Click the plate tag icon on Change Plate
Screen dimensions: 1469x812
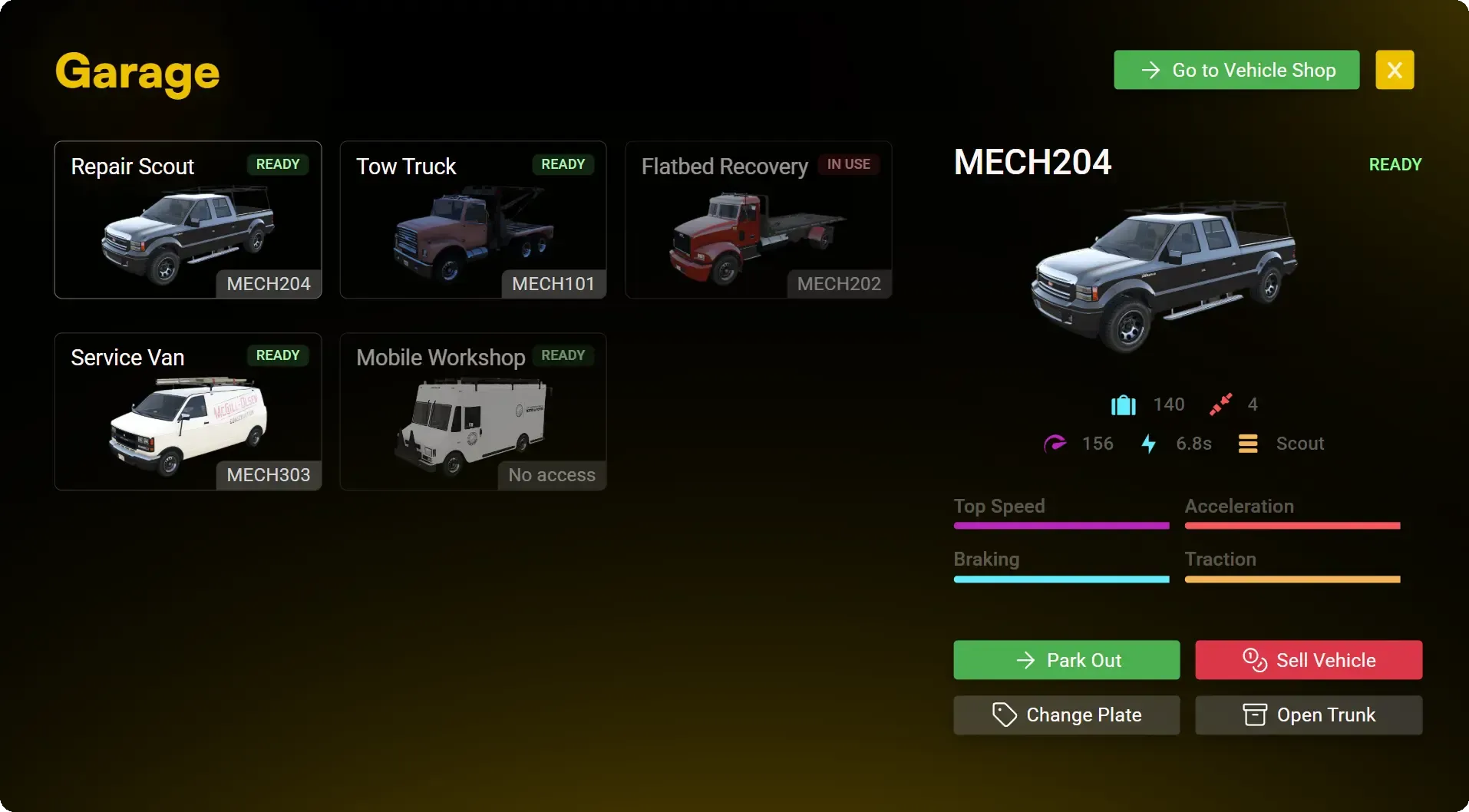click(1004, 715)
